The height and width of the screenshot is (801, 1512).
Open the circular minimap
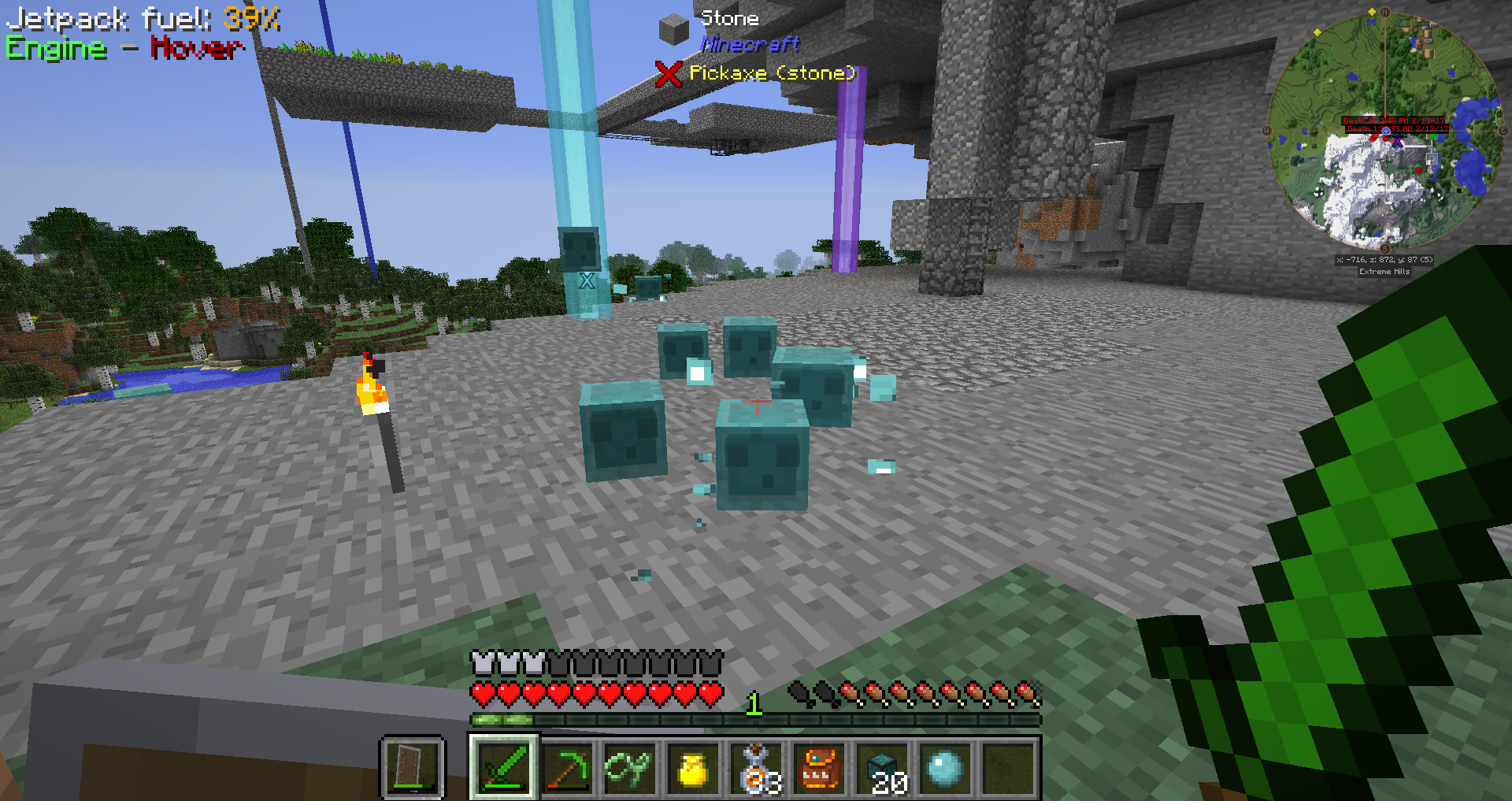pos(1384,130)
